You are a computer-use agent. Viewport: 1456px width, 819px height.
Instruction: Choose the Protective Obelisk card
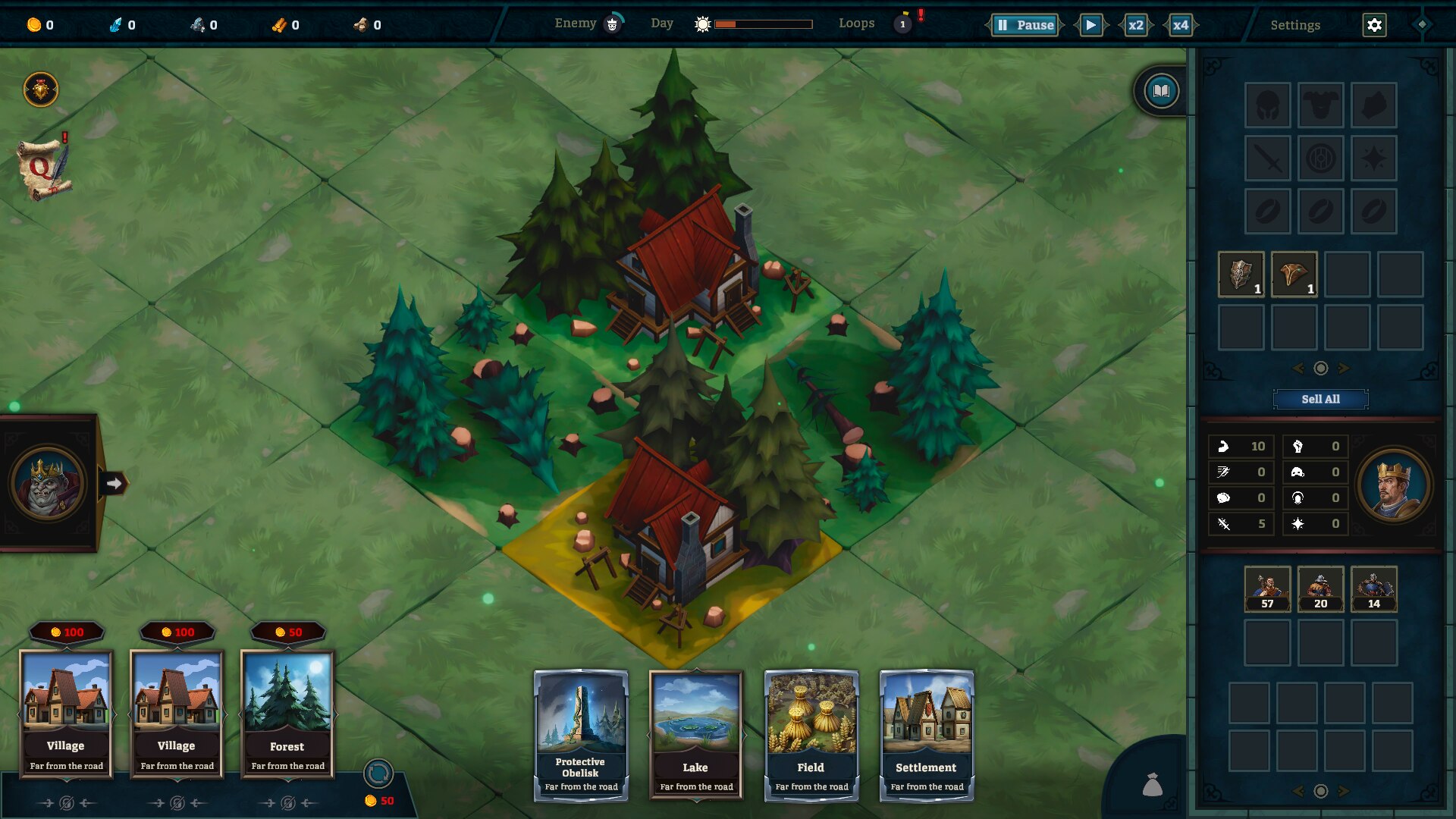[581, 734]
